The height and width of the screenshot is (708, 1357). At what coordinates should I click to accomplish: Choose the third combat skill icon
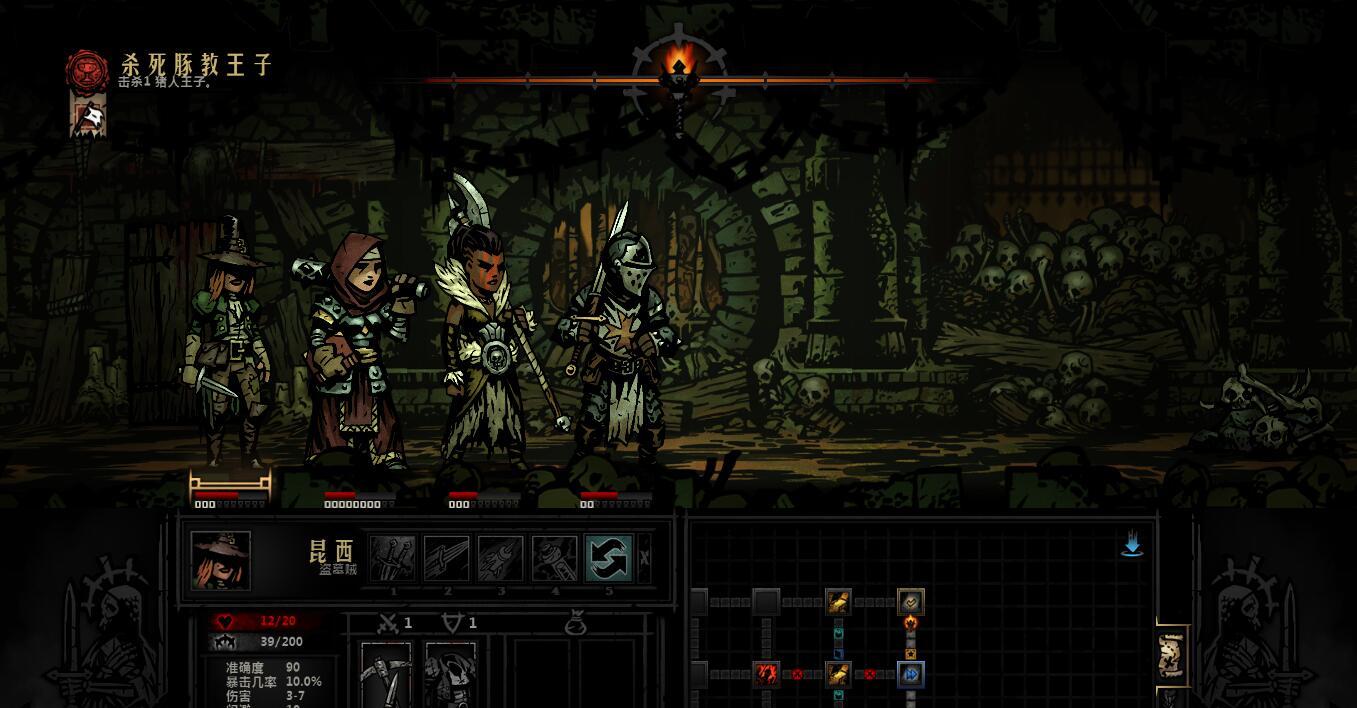coord(501,559)
